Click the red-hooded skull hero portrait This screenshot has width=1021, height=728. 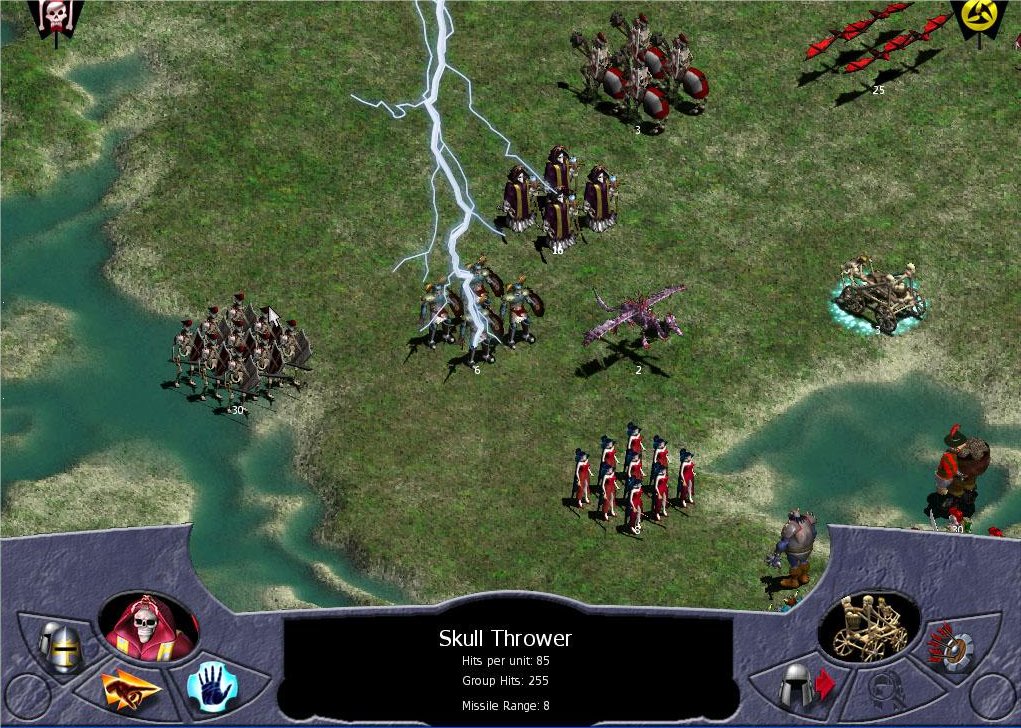click(148, 629)
